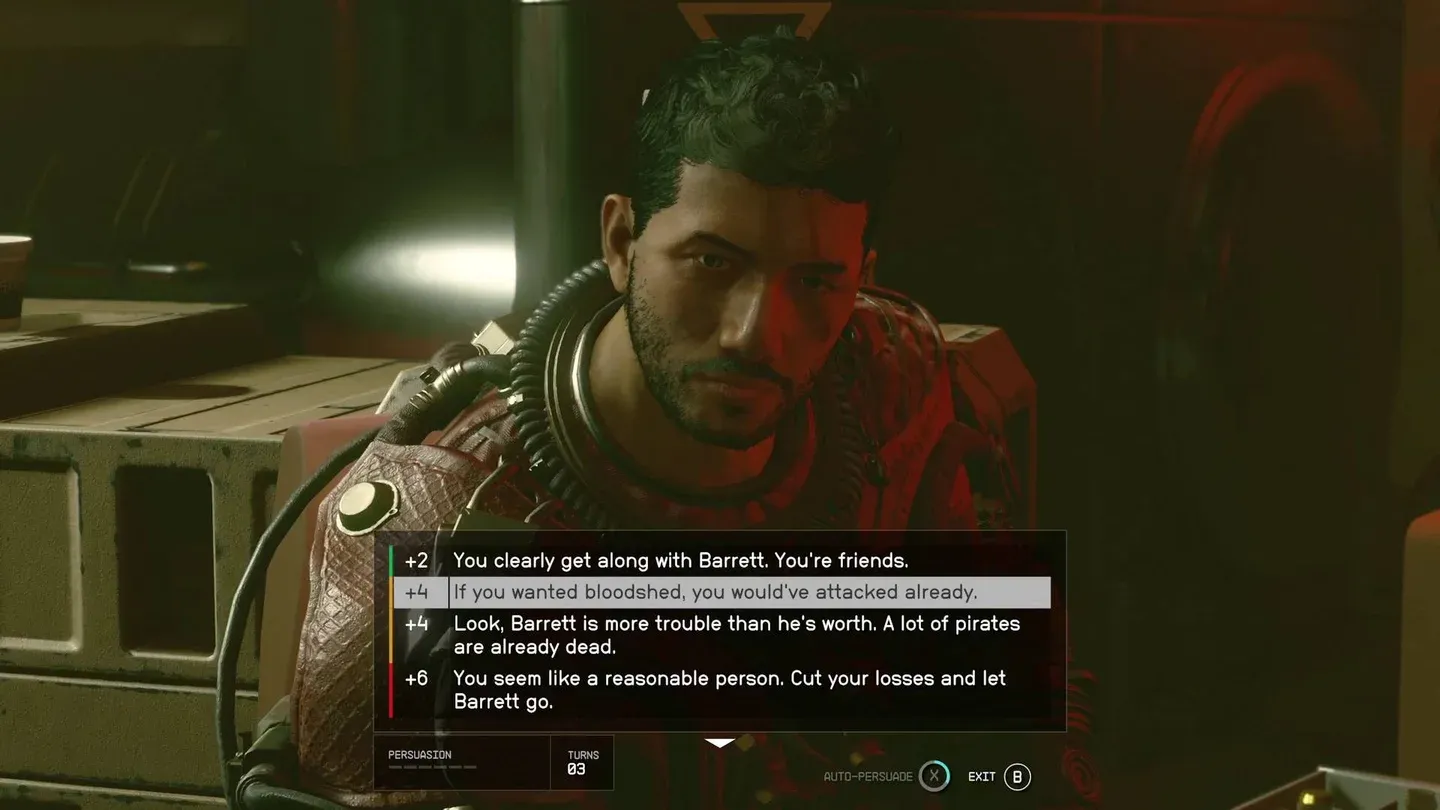Select the 'You're friends' dialogue option
Viewport: 1440px width, 810px height.
pos(682,561)
